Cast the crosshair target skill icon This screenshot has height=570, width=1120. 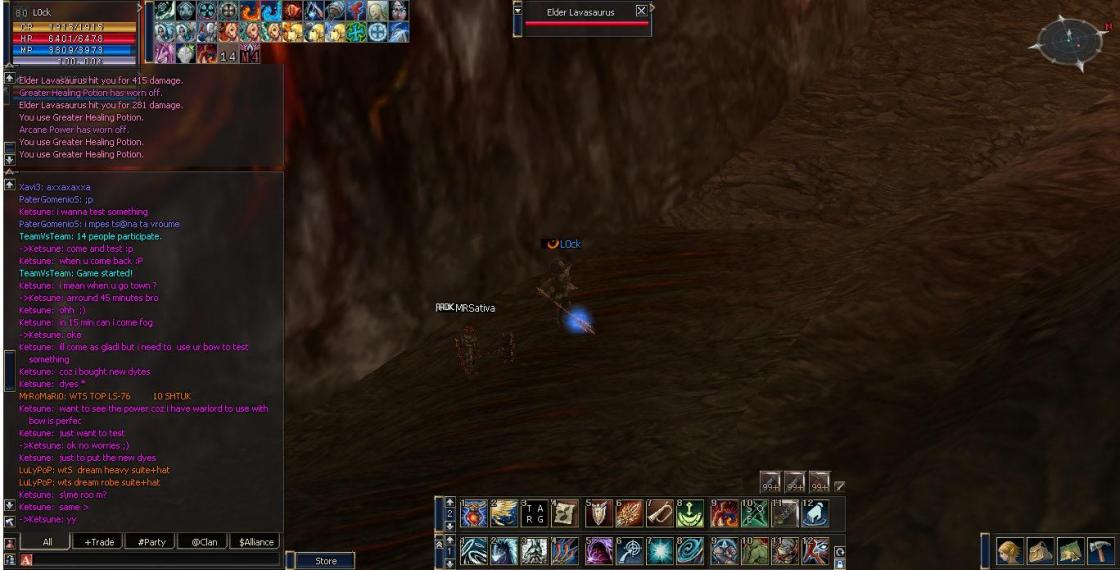(x=629, y=551)
